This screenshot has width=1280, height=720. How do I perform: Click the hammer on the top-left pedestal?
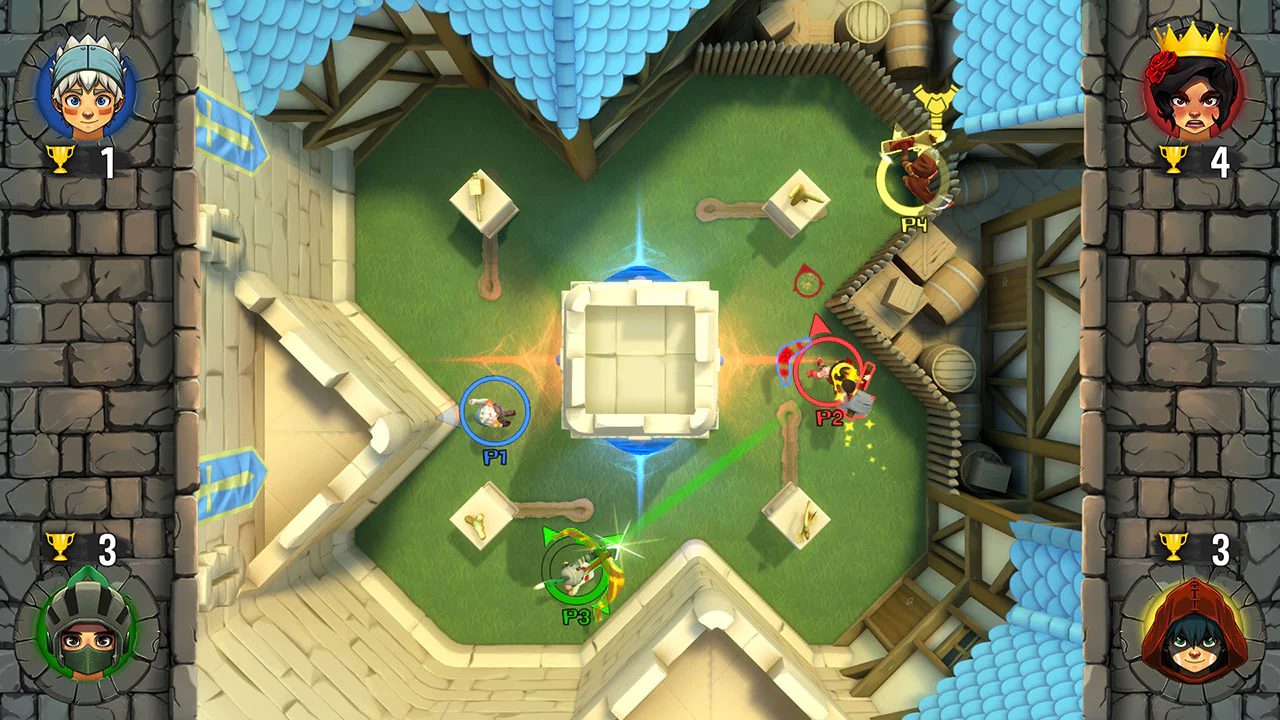coord(476,195)
